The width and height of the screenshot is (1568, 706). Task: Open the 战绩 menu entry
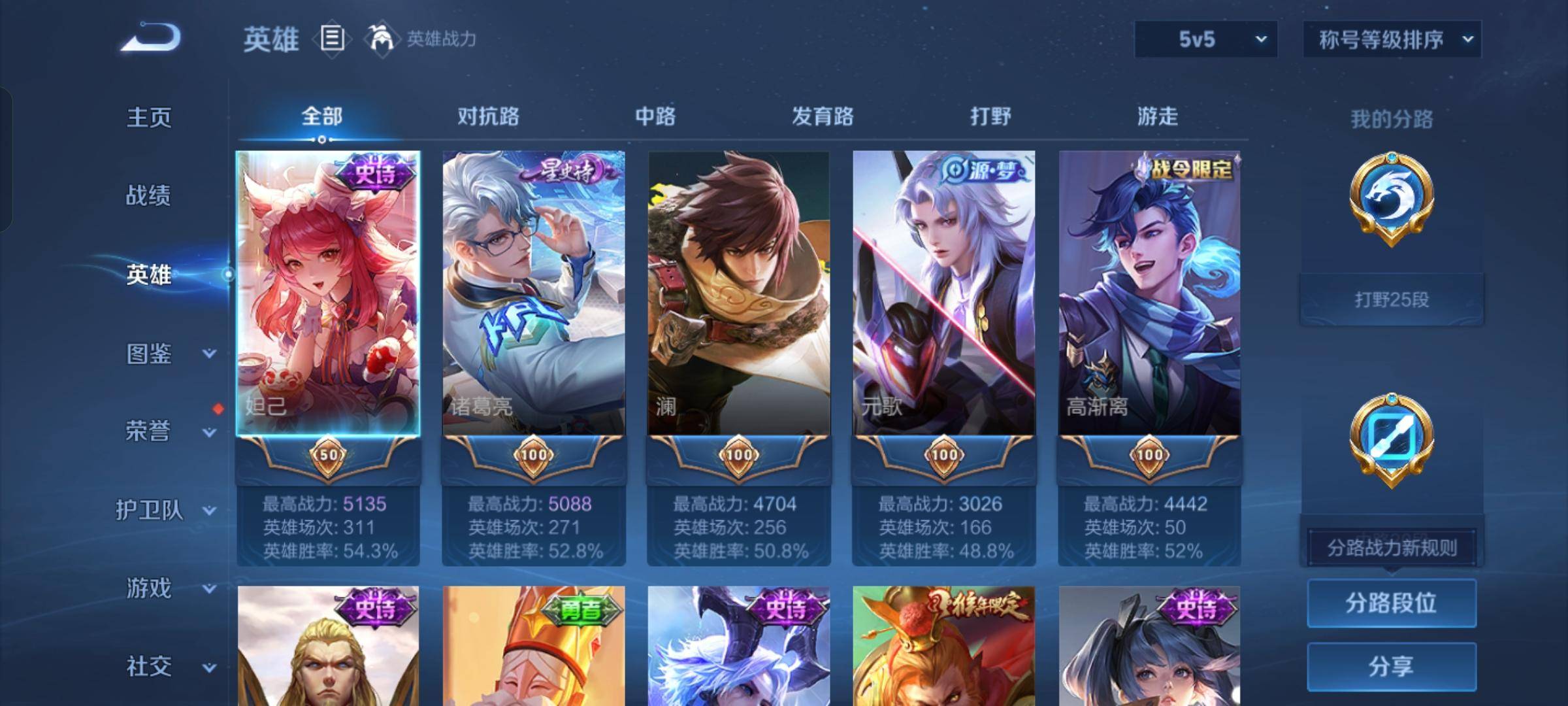(148, 195)
